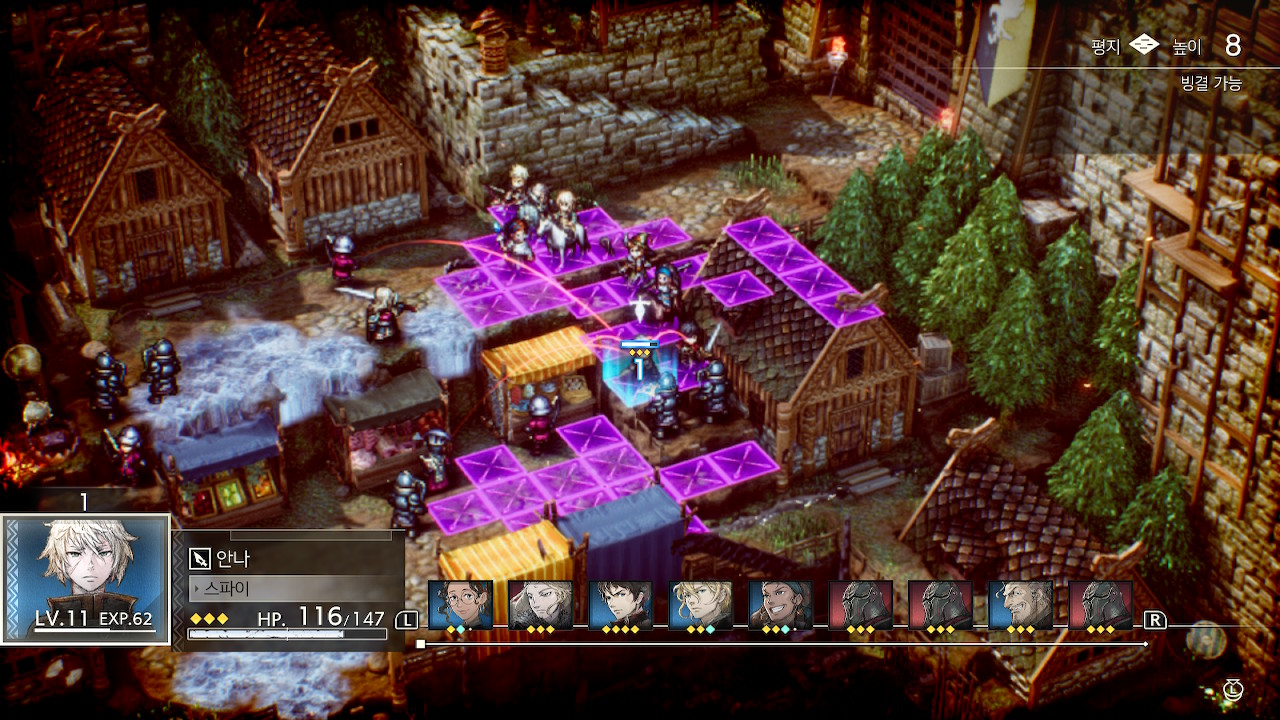The width and height of the screenshot is (1280, 720).
Task: Choose the grinning mustached man's turn portrait
Action: [1020, 604]
